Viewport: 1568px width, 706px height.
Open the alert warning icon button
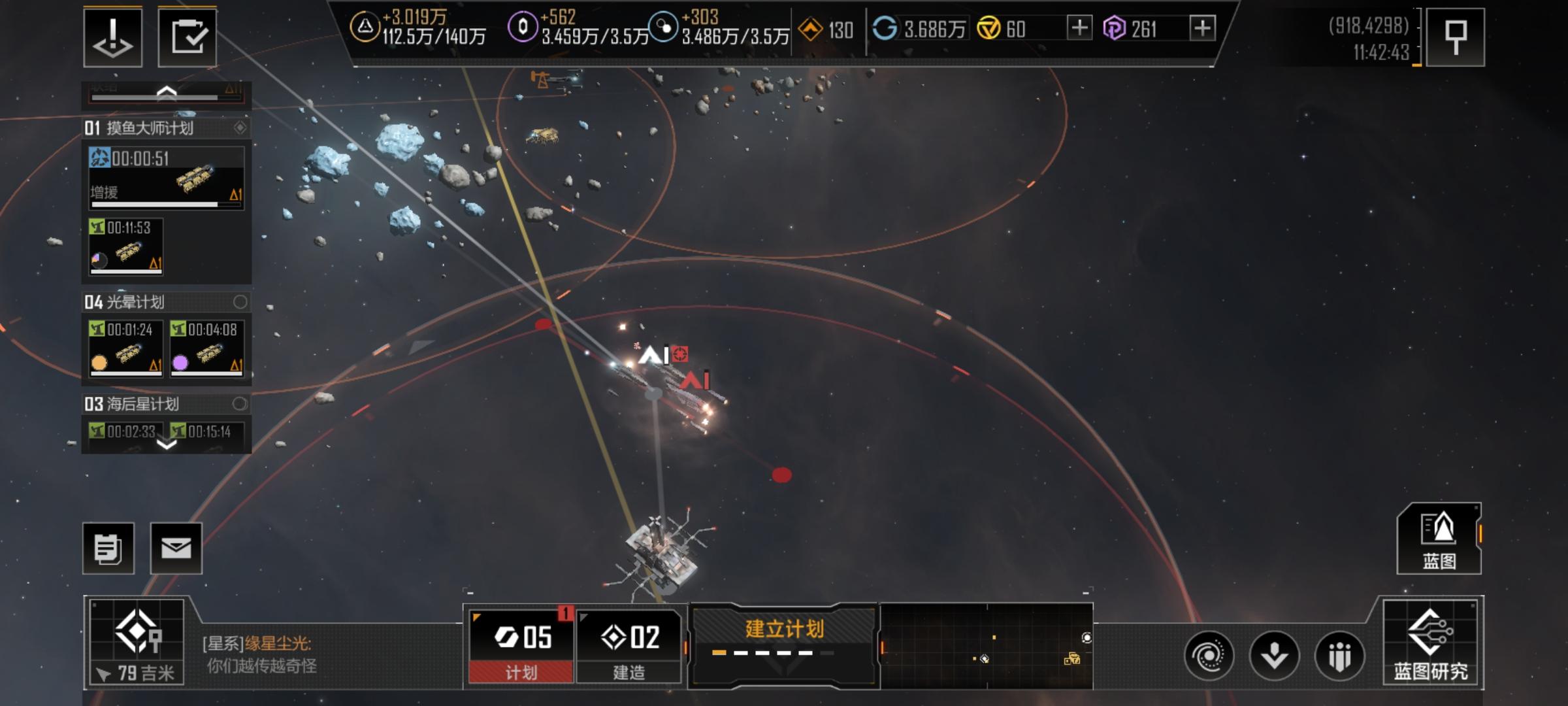[x=112, y=38]
